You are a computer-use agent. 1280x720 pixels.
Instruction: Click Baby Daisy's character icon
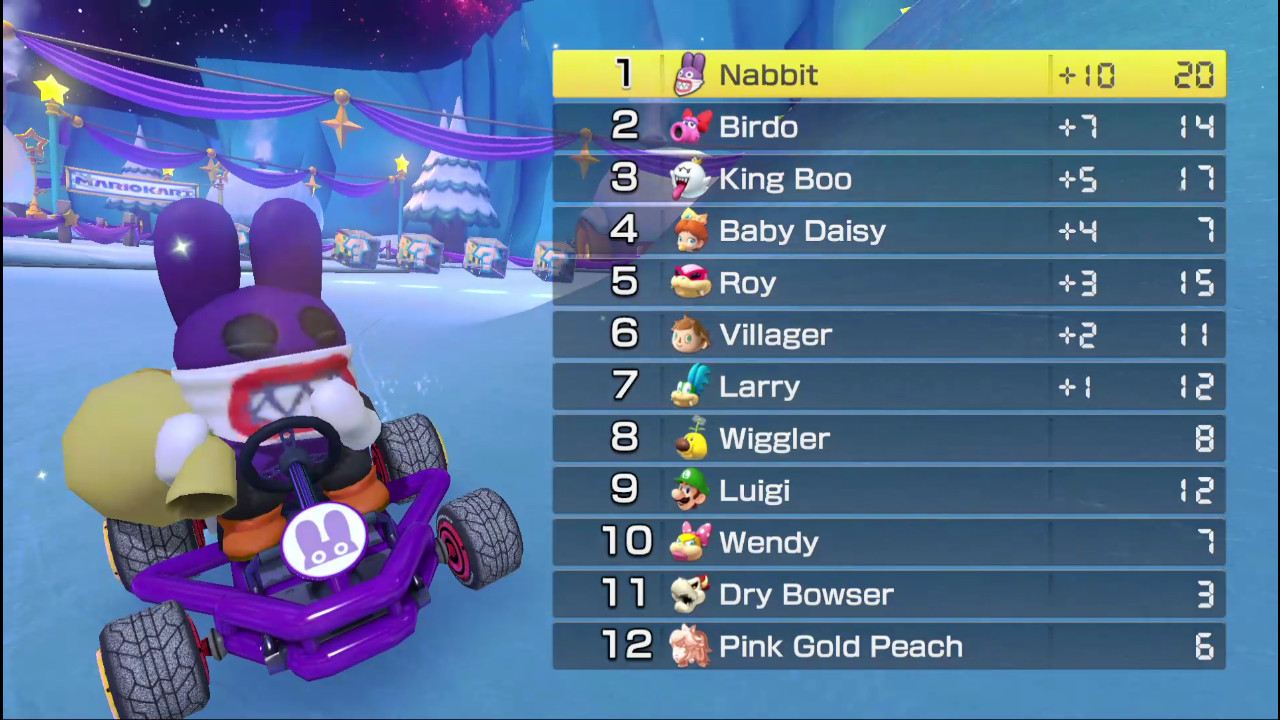point(690,230)
